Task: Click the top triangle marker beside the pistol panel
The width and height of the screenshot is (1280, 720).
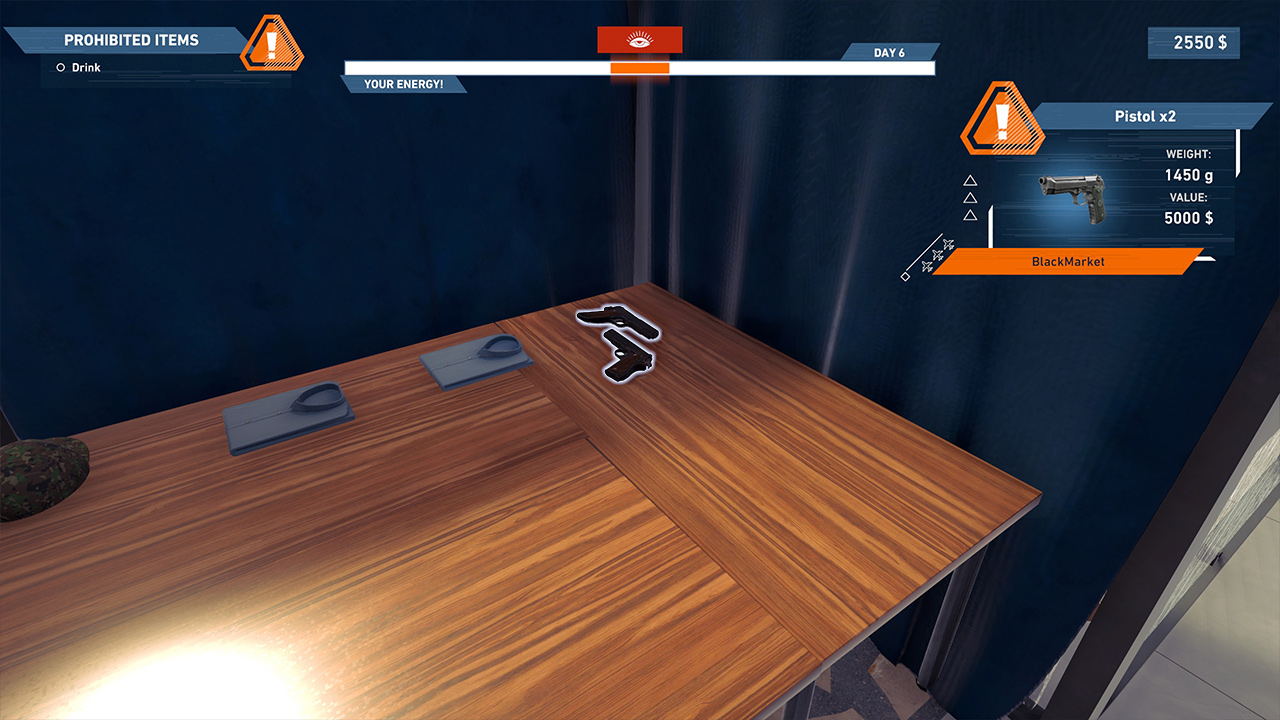Action: point(969,182)
